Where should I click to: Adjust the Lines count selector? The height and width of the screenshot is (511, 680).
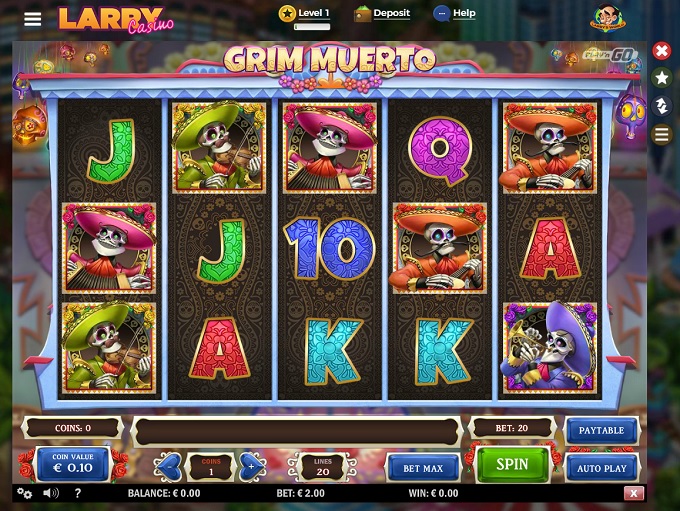click(322, 466)
